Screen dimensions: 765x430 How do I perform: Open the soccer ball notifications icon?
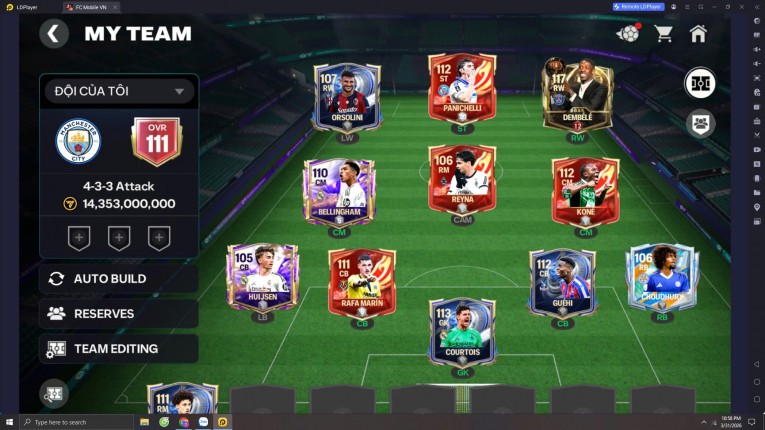pos(627,34)
